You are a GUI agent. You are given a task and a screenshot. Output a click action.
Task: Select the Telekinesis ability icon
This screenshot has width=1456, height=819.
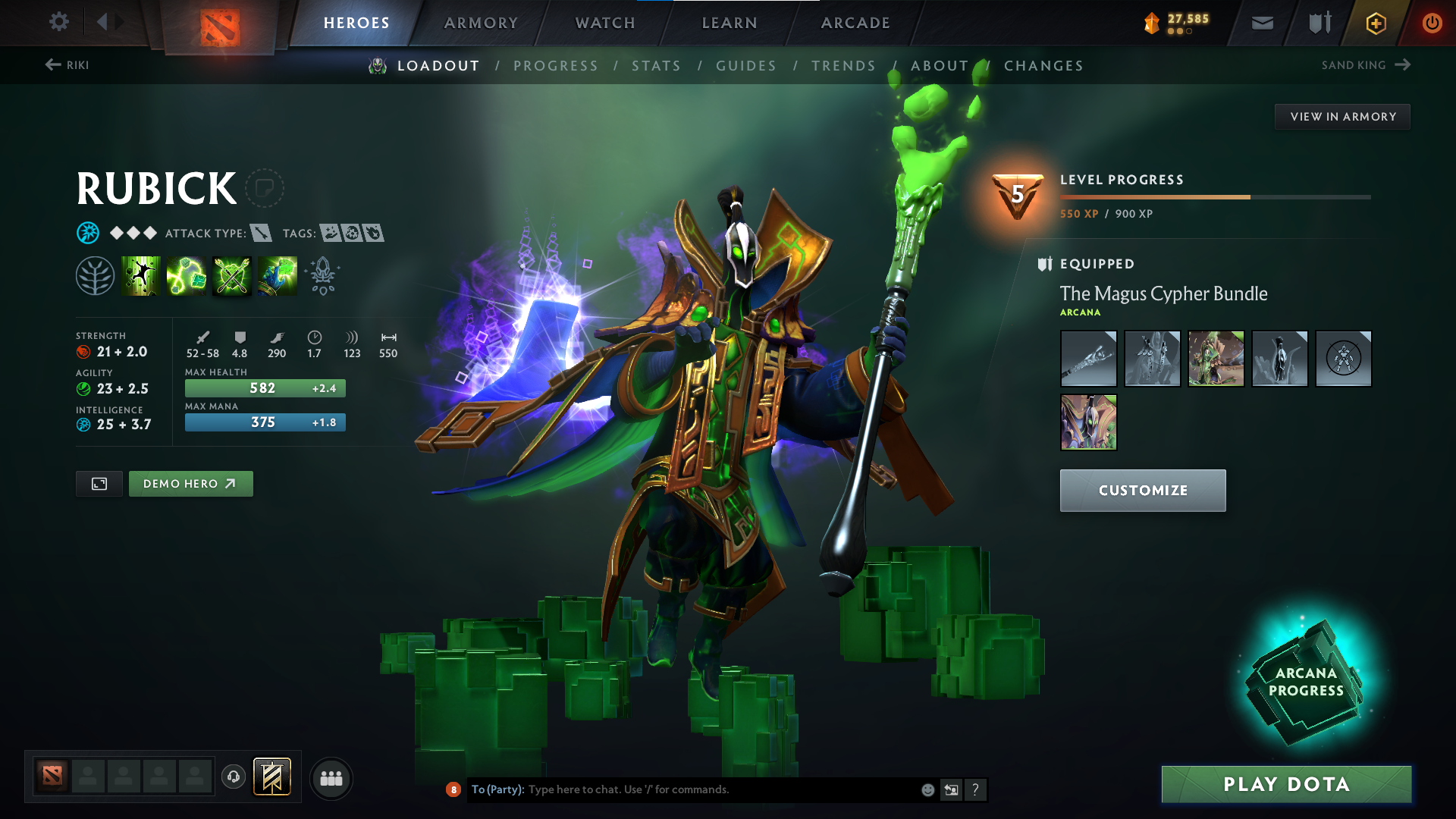pyautogui.click(x=141, y=275)
